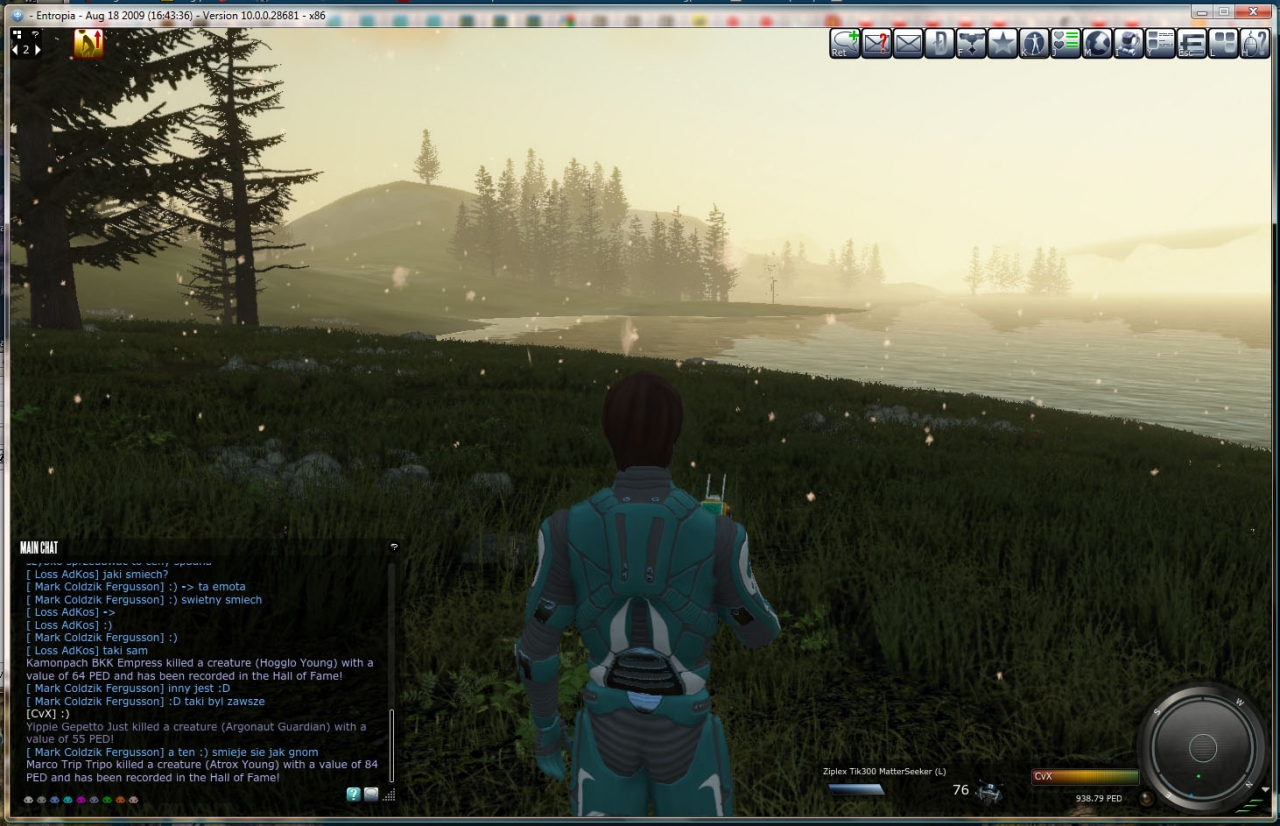
Task: Click the orange action icon top-left
Action: click(x=88, y=43)
